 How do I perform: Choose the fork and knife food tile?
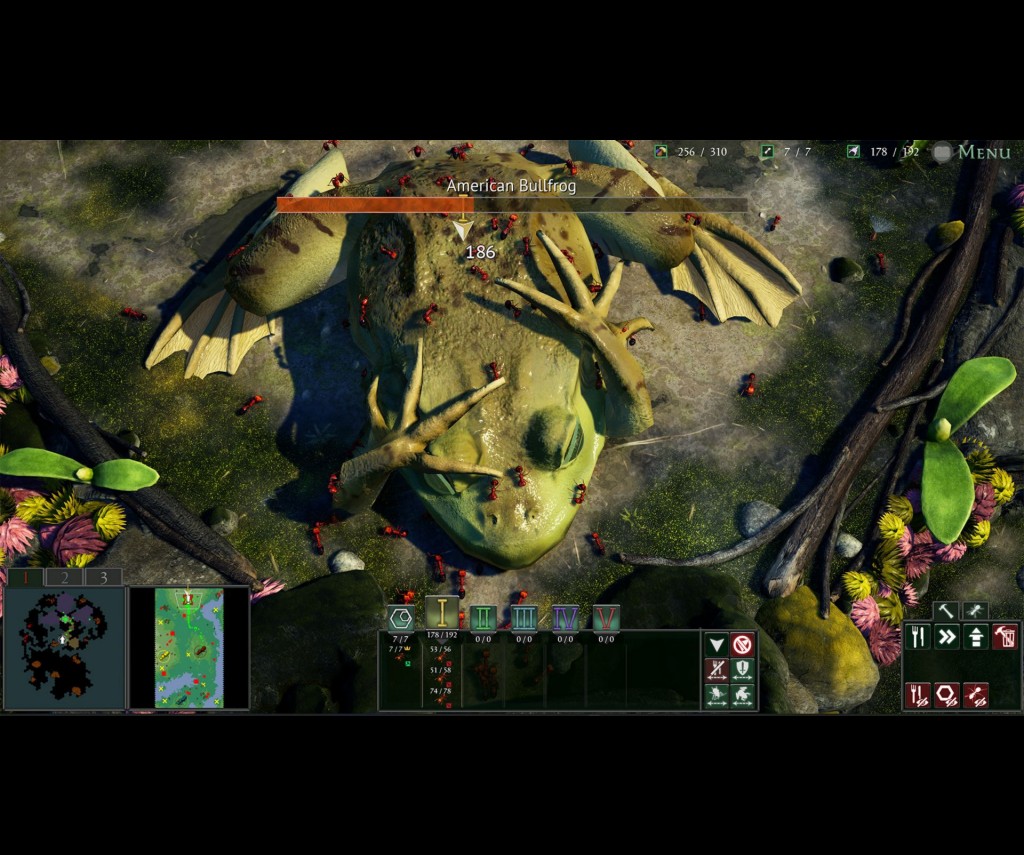pyautogui.click(x=917, y=636)
